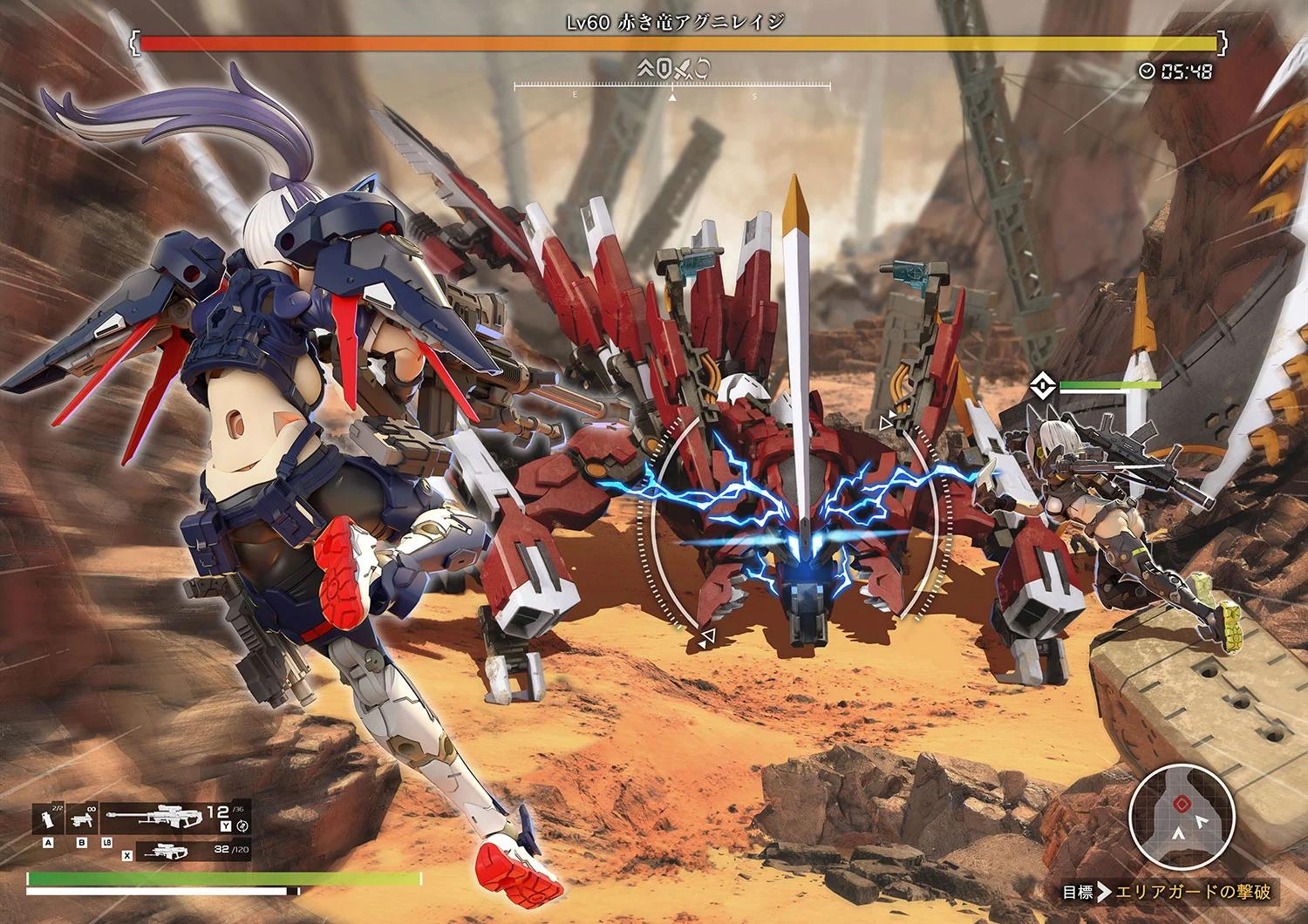The image size is (1308, 924).
Task: Click the double-chevron buff status icon
Action: 646,67
